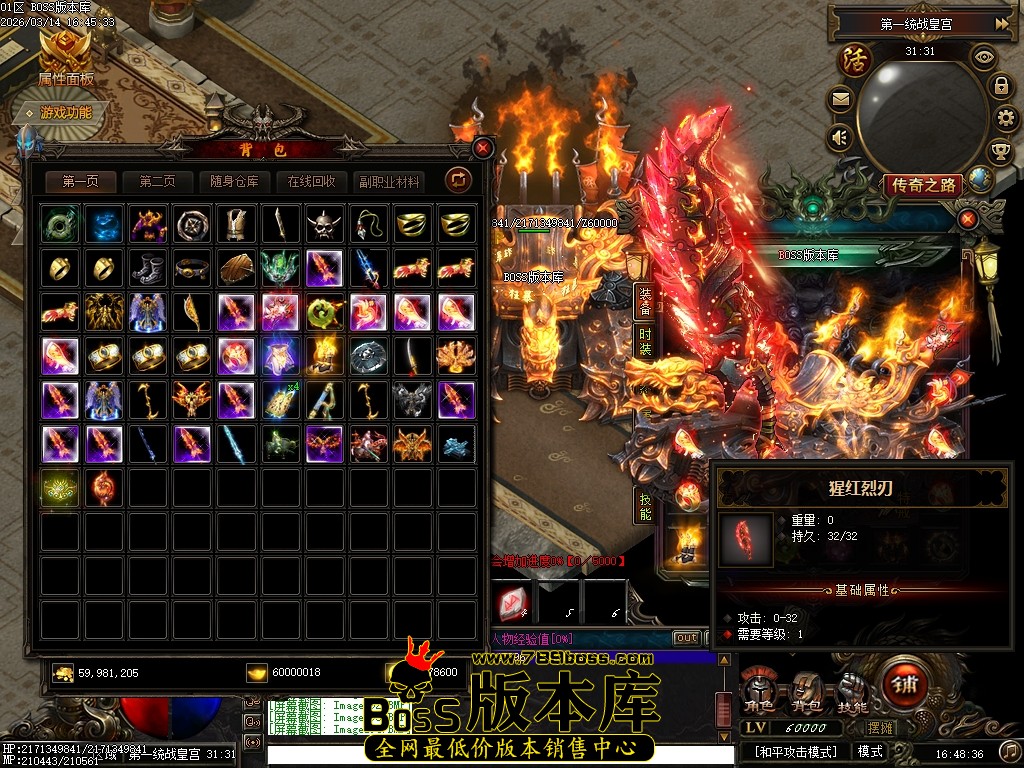Select the horned skull helmet item
Image resolution: width=1024 pixels, height=768 pixels.
(325, 224)
